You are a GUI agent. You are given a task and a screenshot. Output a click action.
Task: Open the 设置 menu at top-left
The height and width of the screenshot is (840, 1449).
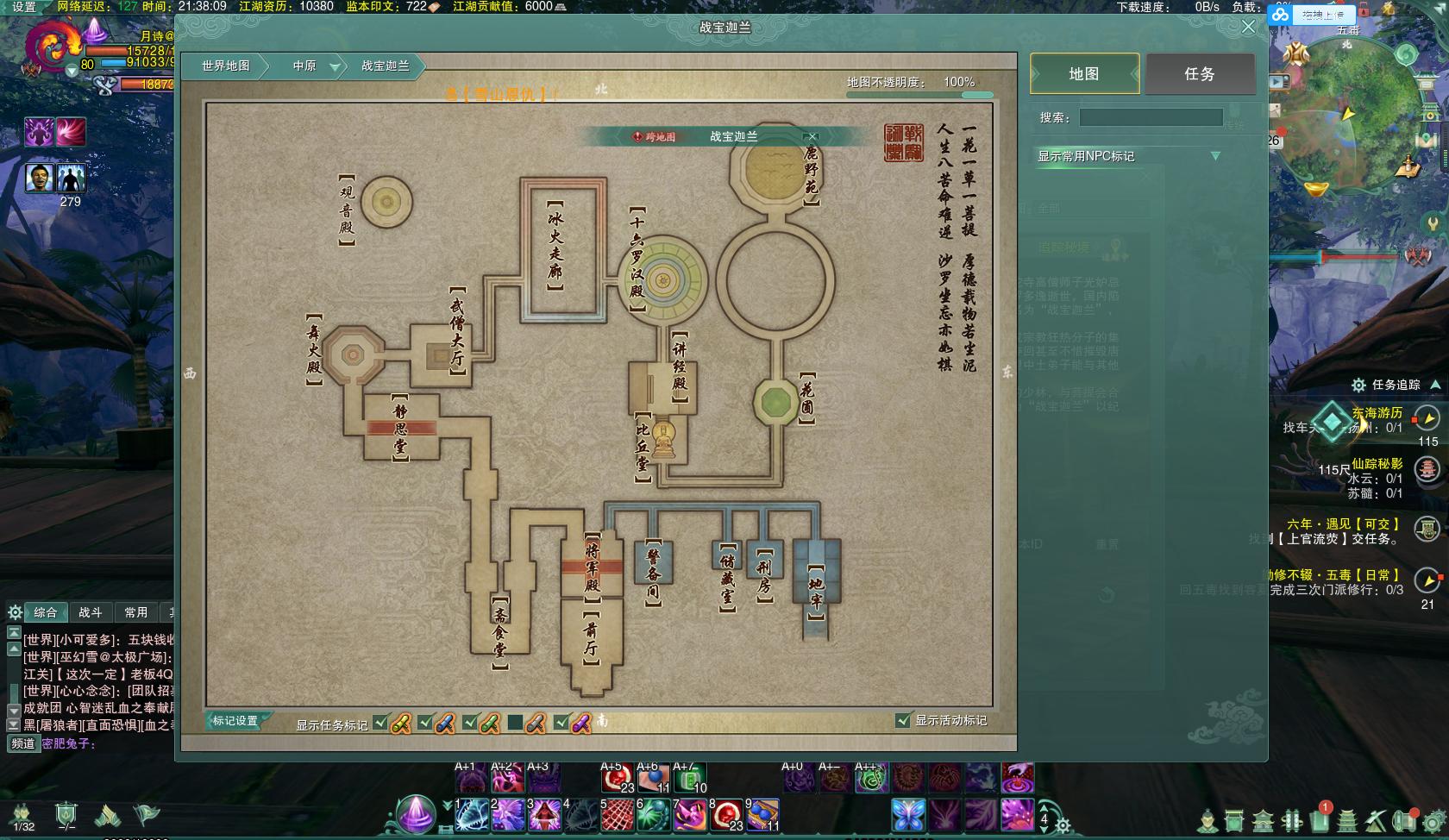24,7
